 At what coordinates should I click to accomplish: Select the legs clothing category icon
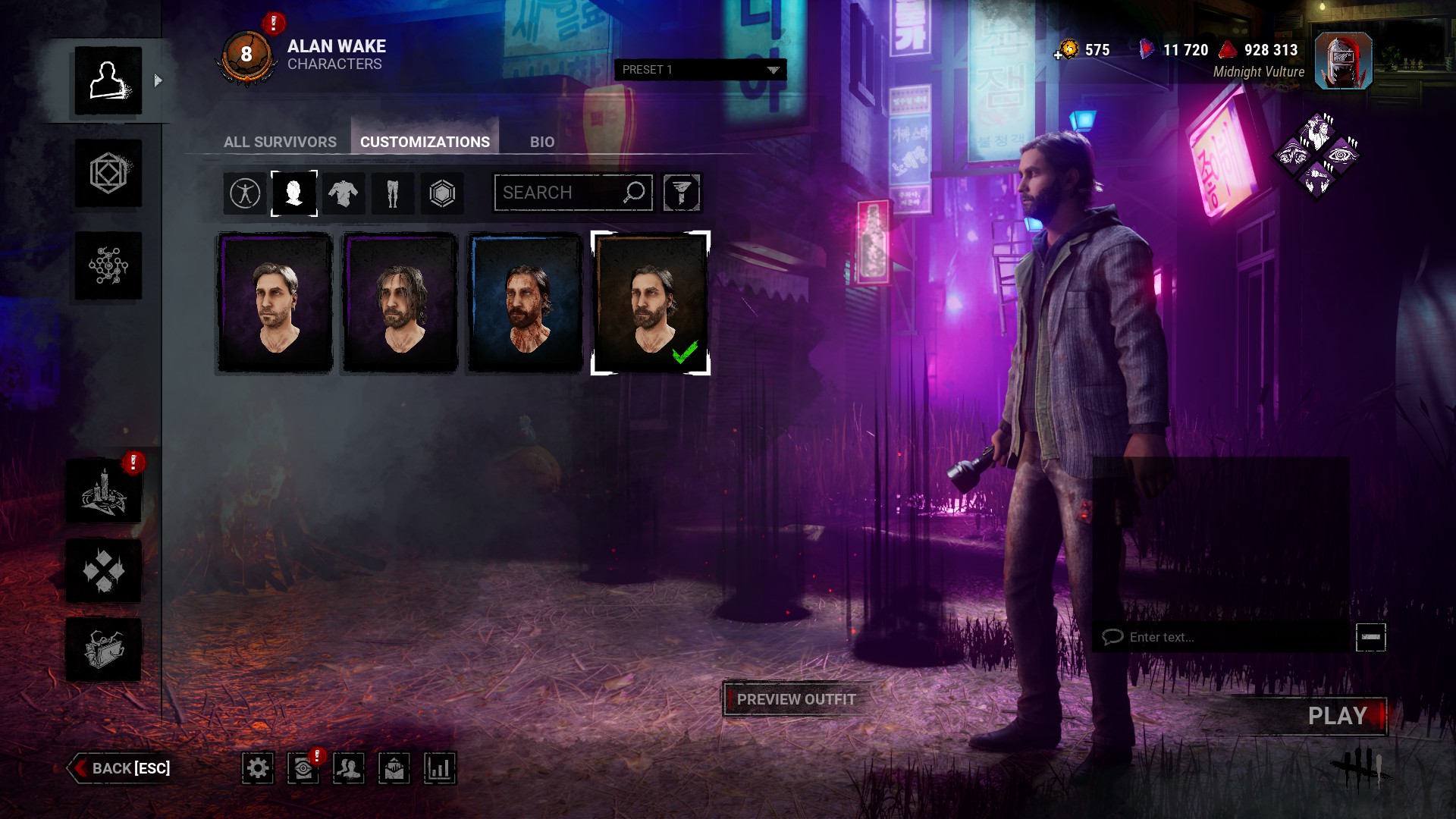tap(392, 193)
